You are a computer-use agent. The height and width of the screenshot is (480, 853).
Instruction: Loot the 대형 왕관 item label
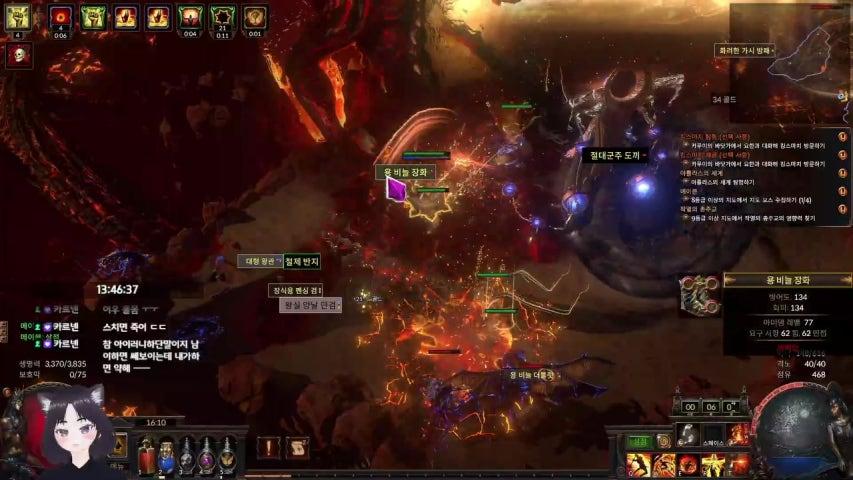pyautogui.click(x=259, y=262)
